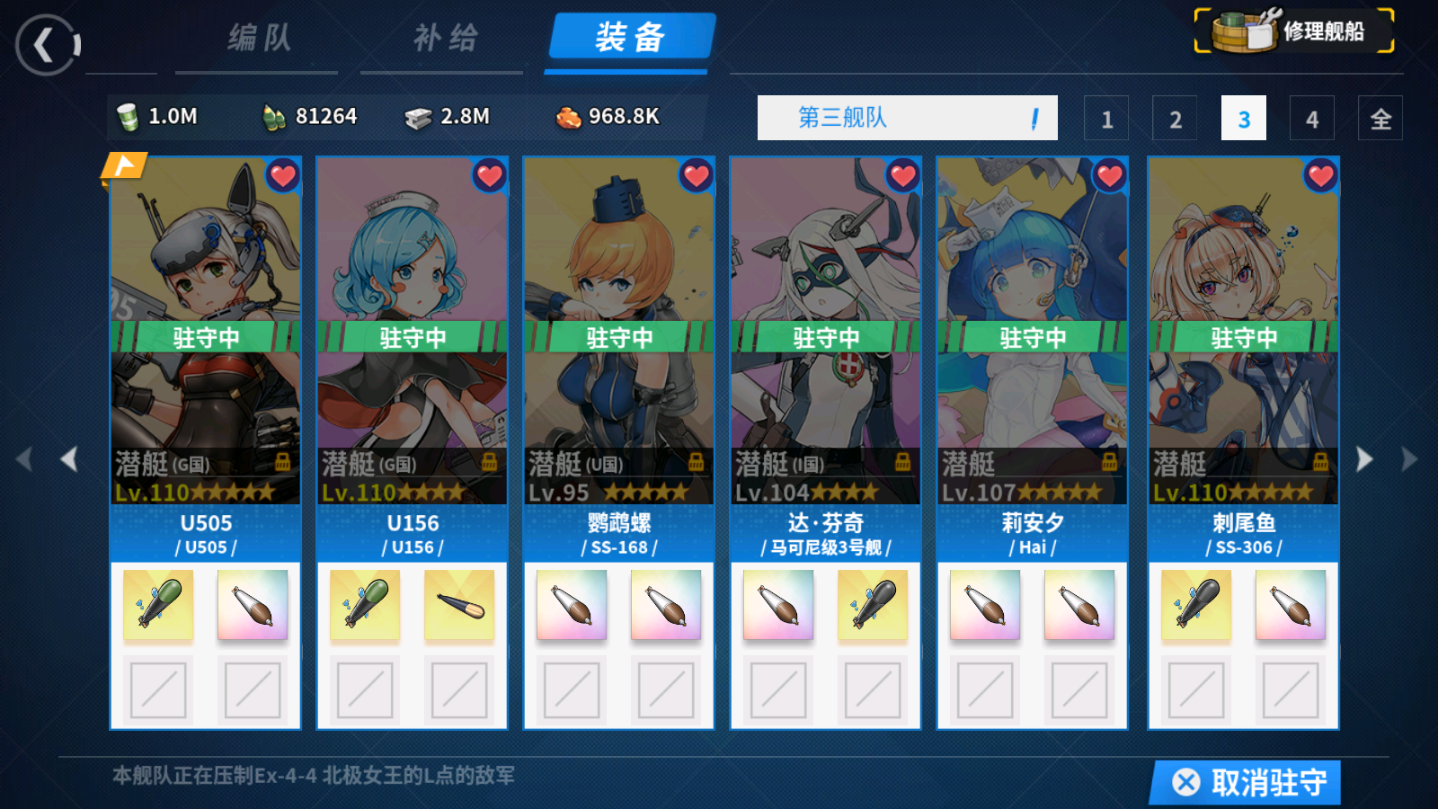The width and height of the screenshot is (1438, 809).
Task: Open the 第三舰队 fleet selector
Action: 906,117
